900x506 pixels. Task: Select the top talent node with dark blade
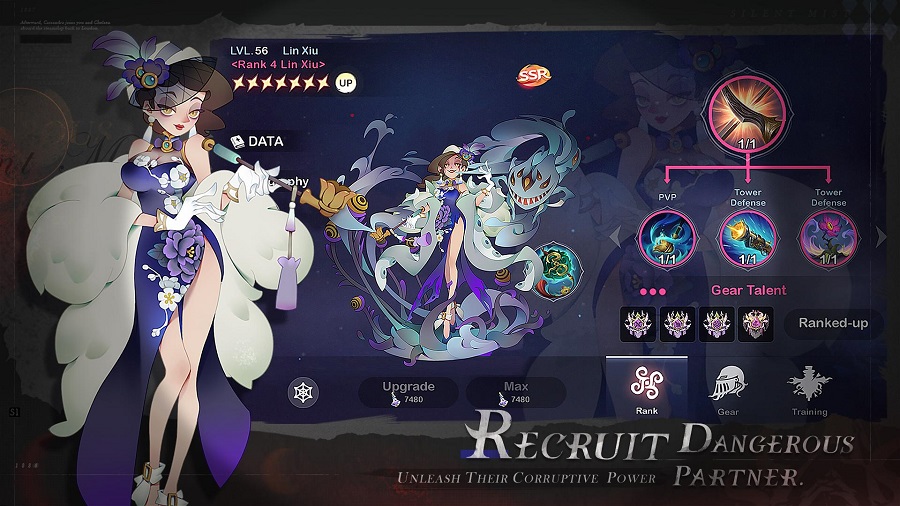coord(747,113)
